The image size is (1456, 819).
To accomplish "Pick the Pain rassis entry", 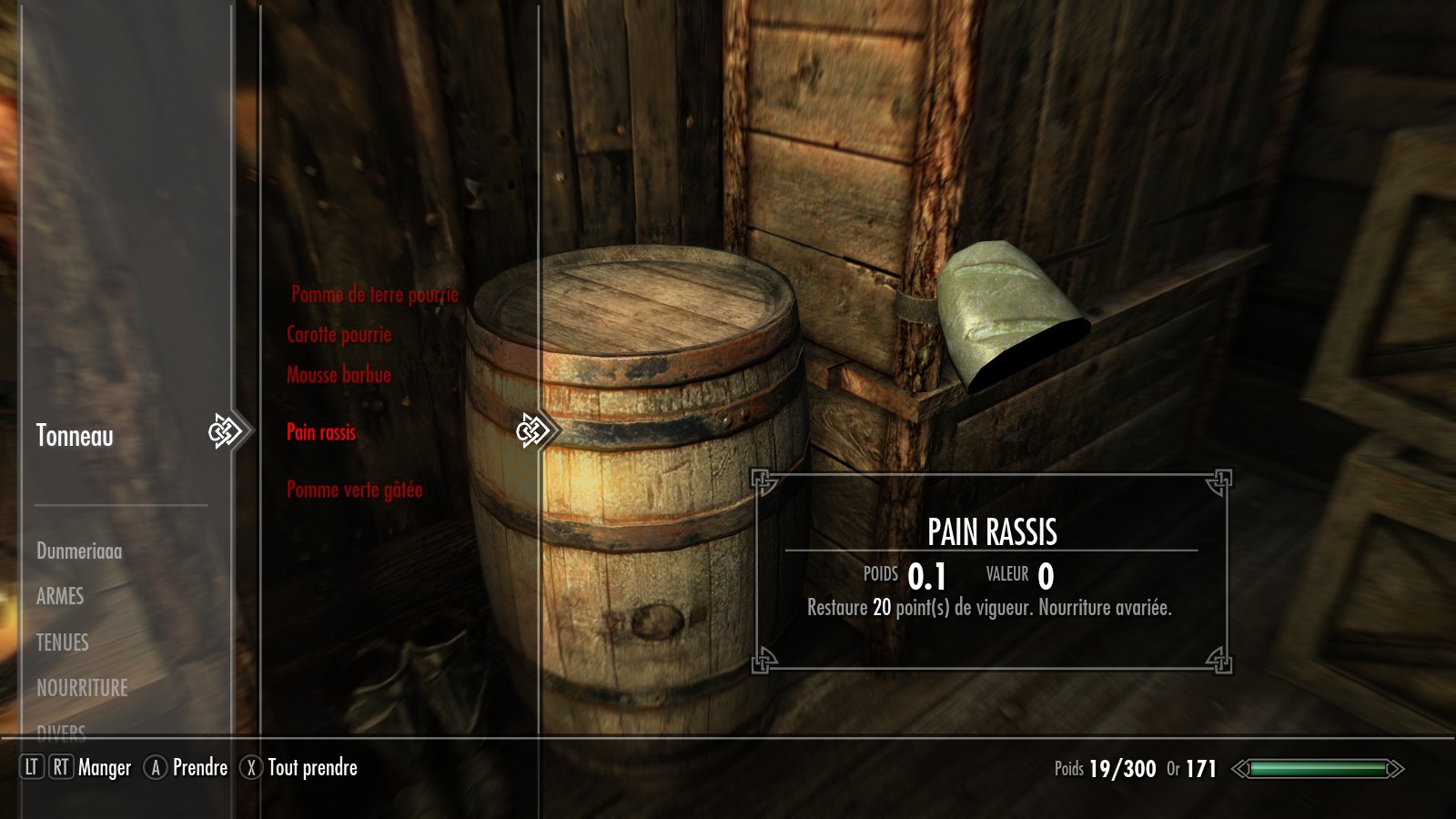I will tap(321, 432).
